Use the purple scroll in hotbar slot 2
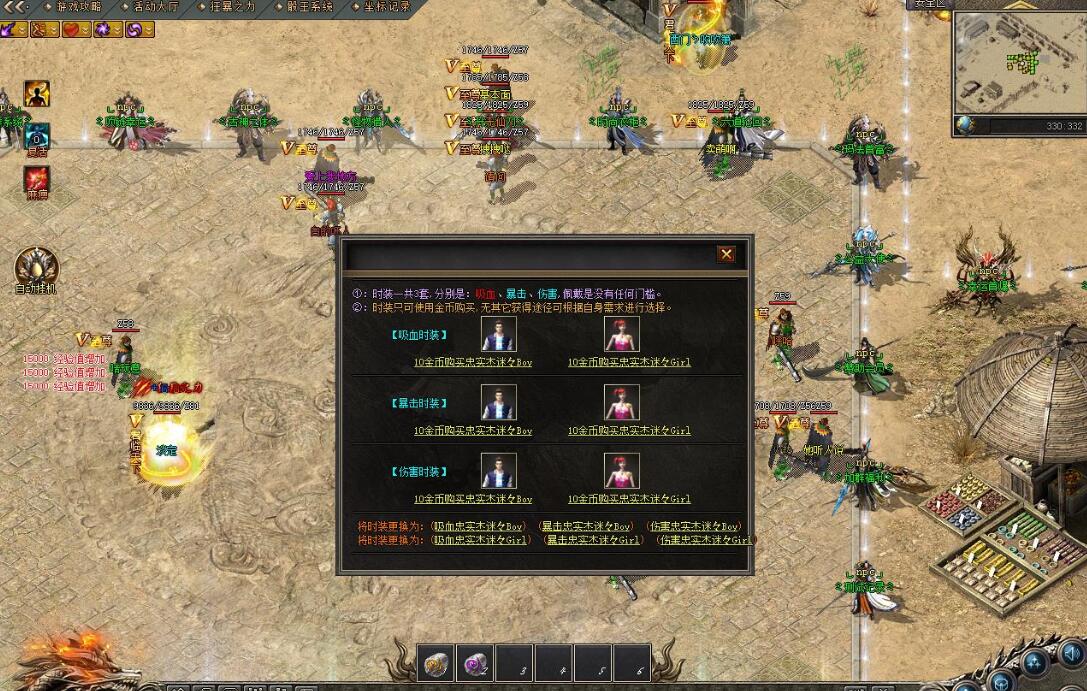This screenshot has width=1087, height=691. pos(472,663)
